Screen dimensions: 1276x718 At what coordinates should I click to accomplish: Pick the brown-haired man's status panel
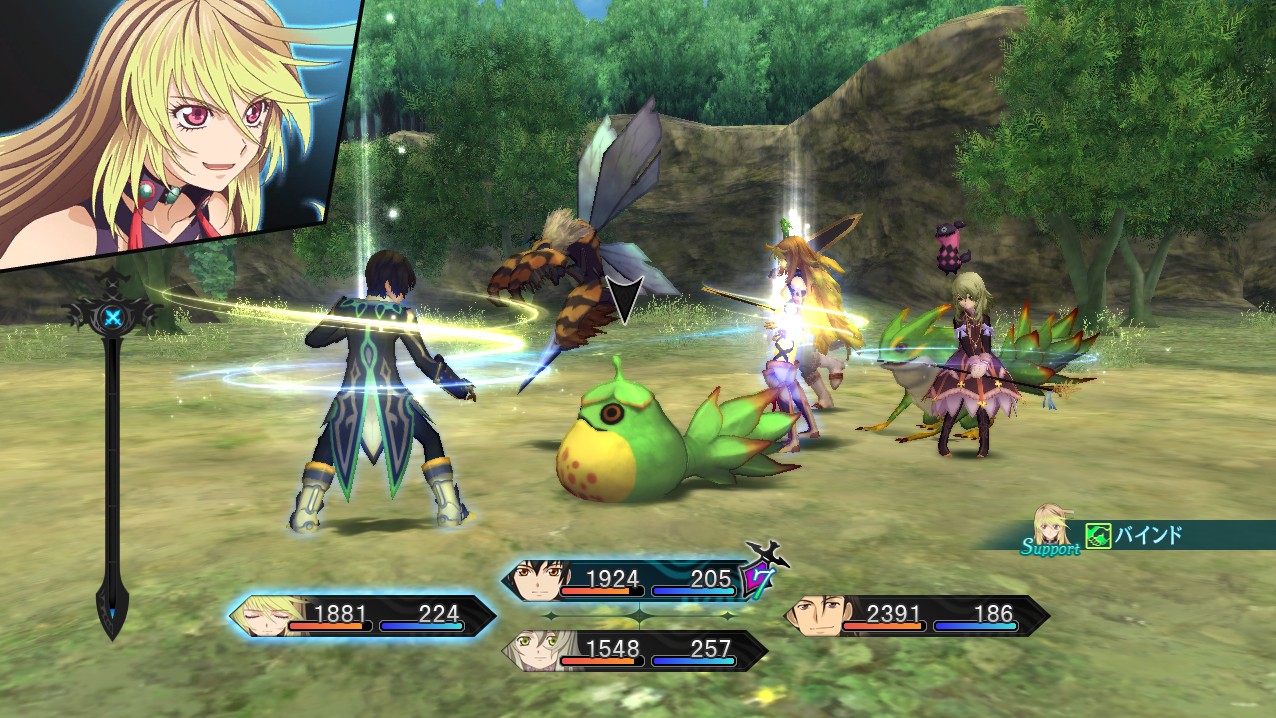tap(916, 615)
